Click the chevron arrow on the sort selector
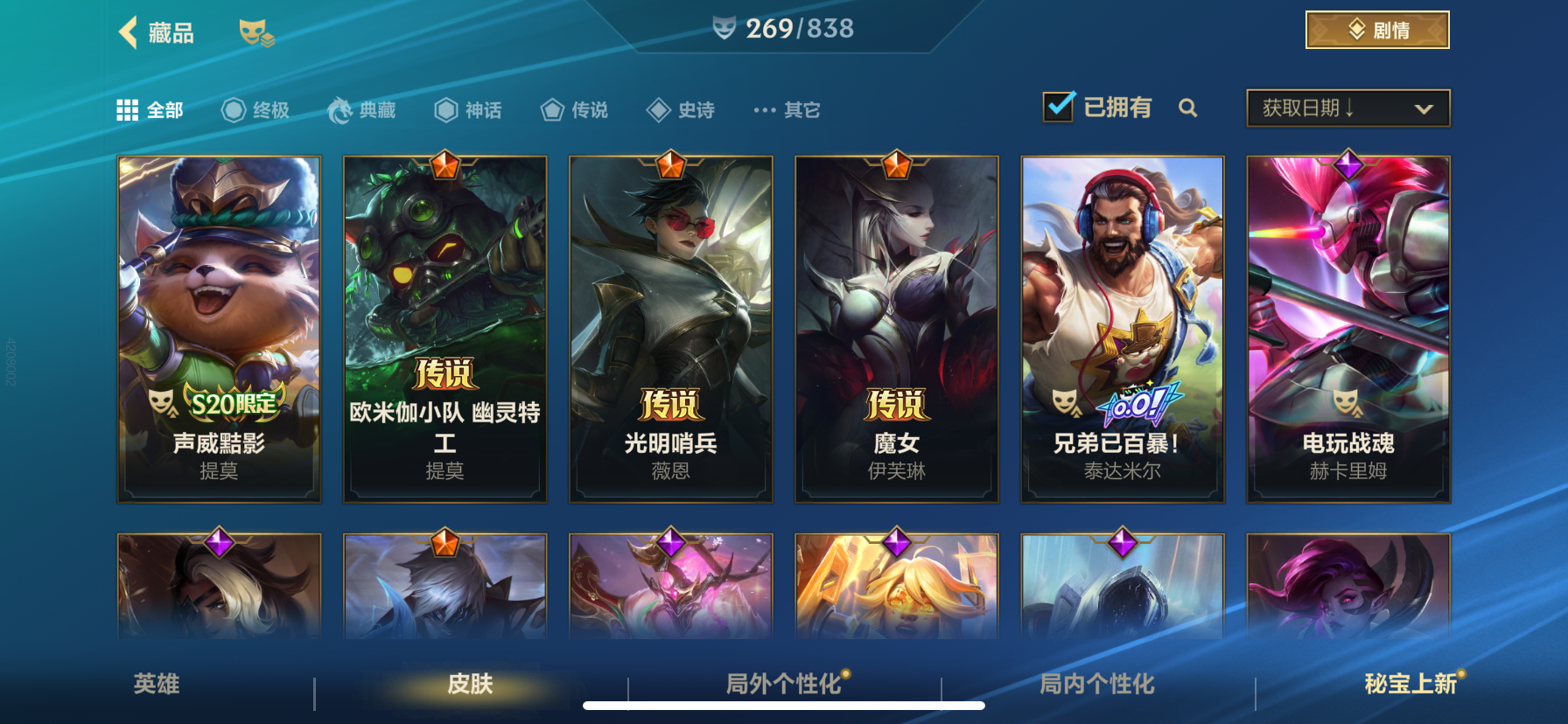Screen dimensions: 1568x724 (1422, 108)
